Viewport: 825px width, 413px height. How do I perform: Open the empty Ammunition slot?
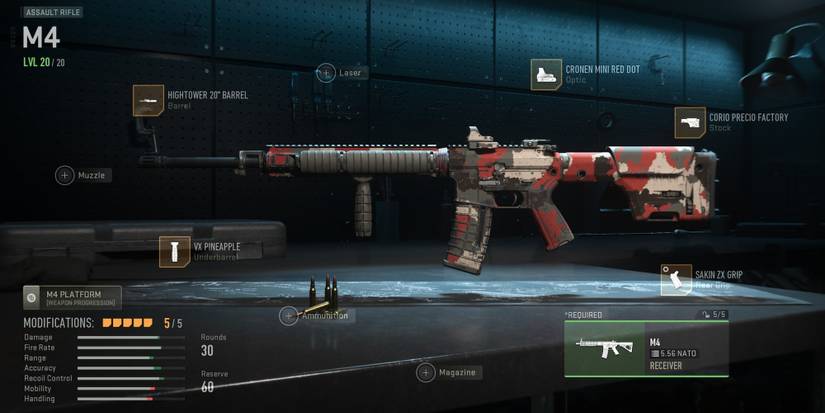pyautogui.click(x=289, y=316)
